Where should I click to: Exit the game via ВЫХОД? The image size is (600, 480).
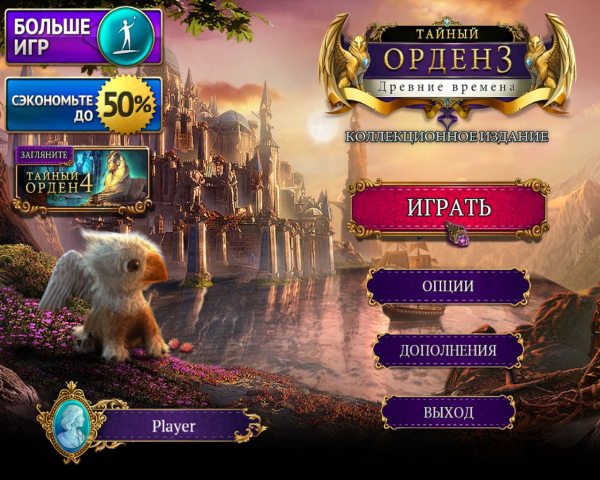(448, 411)
